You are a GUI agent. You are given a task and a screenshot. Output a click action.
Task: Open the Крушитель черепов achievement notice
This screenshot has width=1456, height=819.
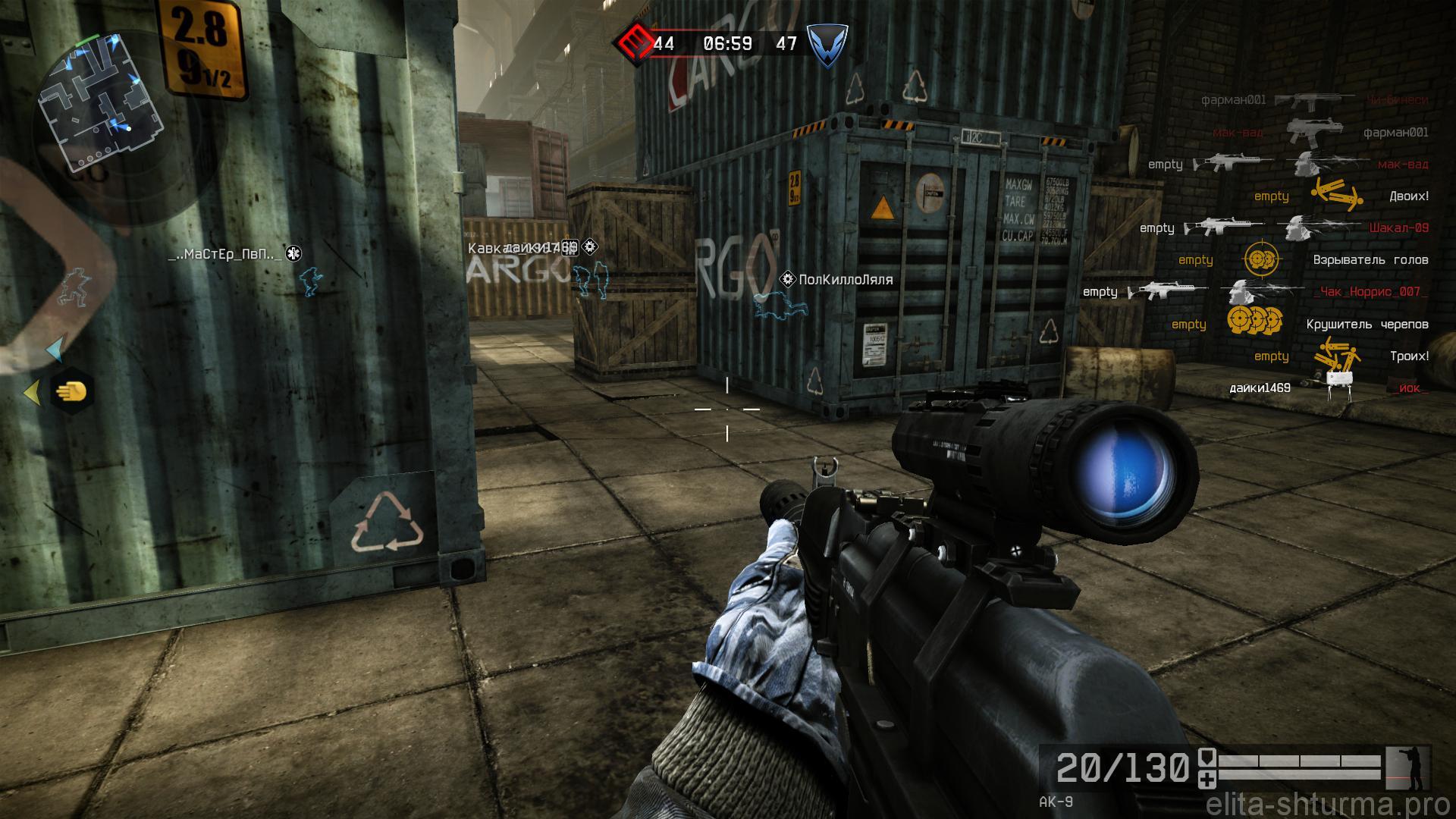tap(1367, 325)
